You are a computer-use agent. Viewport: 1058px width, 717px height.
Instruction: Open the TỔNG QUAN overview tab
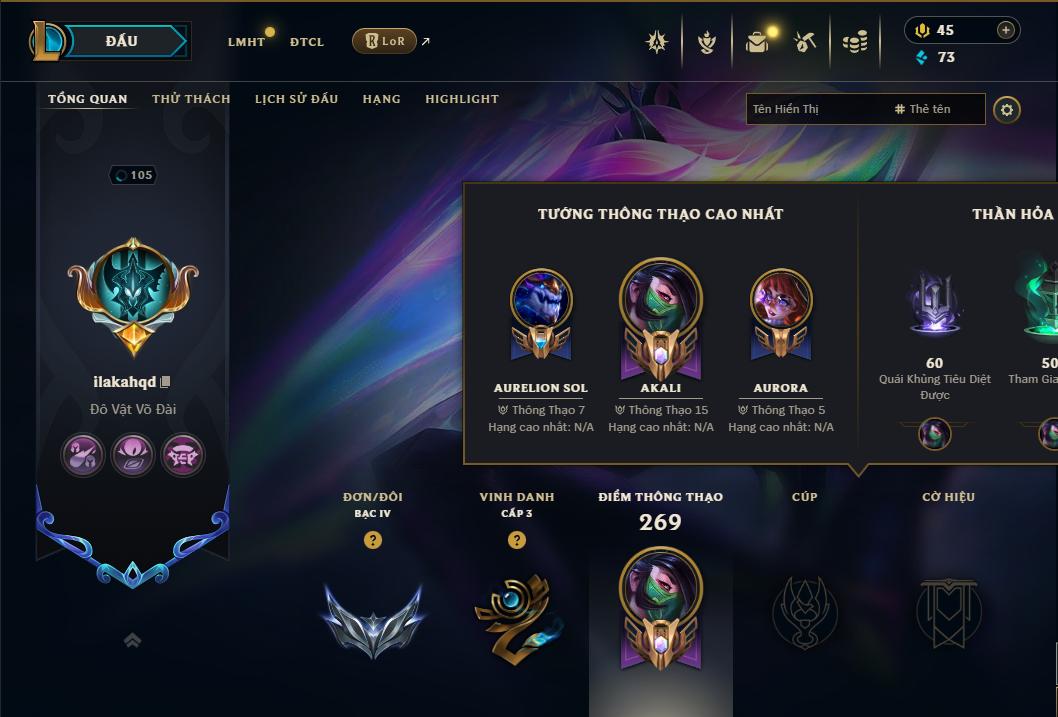(x=88, y=99)
